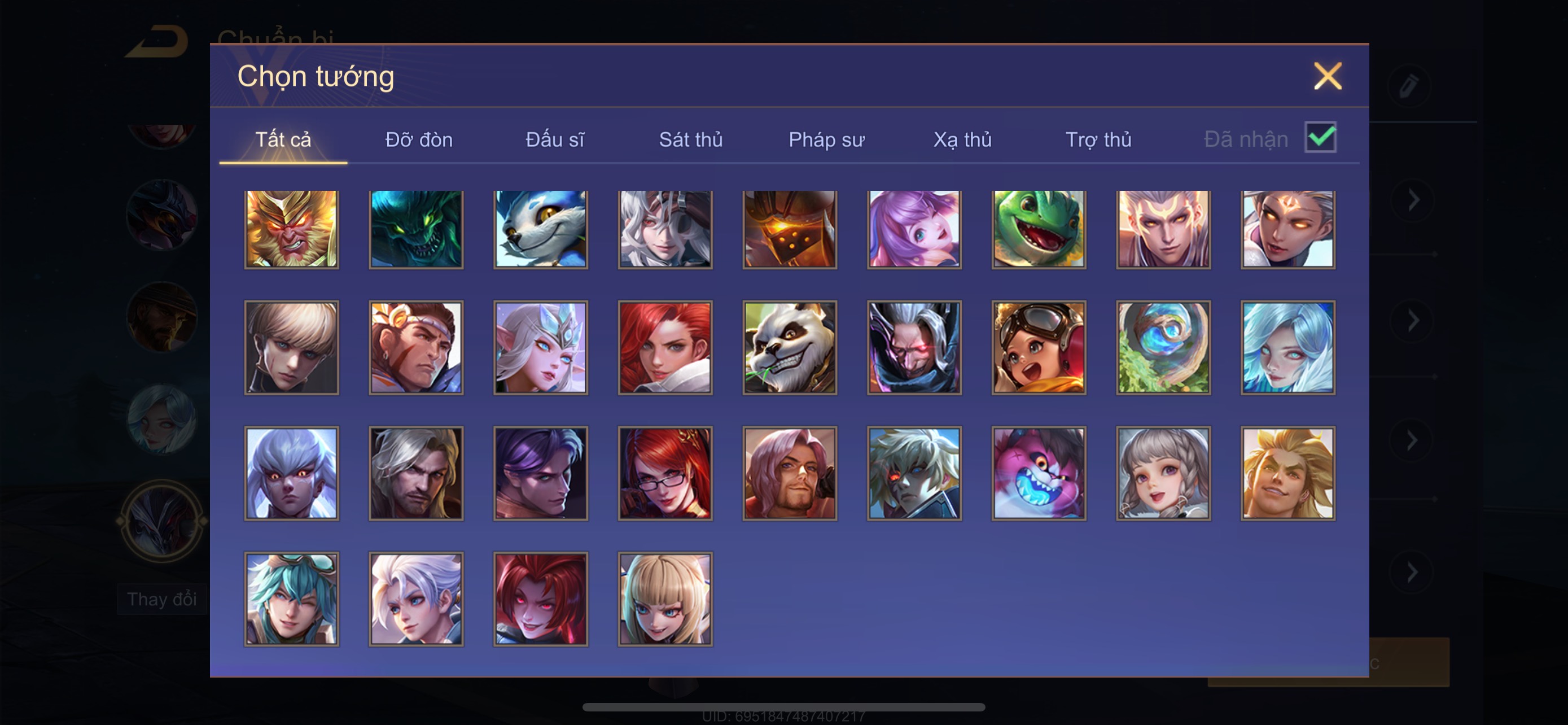The image size is (1568, 725).
Task: Choose the golden monkey king hero portrait
Action: (292, 229)
